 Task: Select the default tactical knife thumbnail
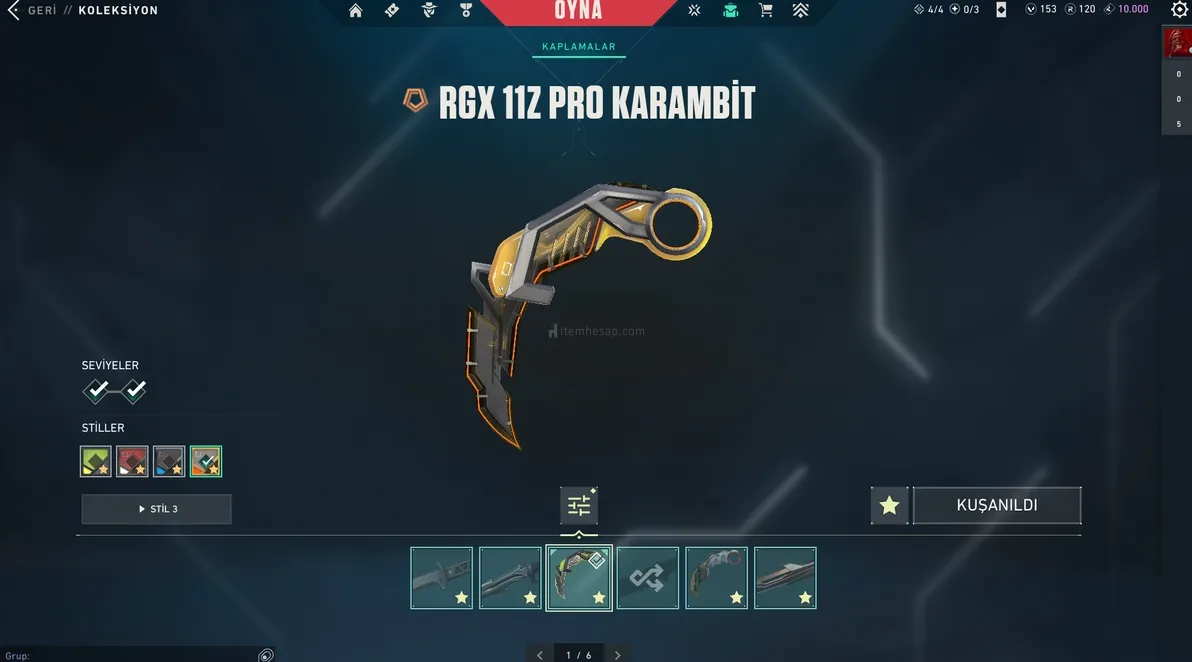coord(441,578)
